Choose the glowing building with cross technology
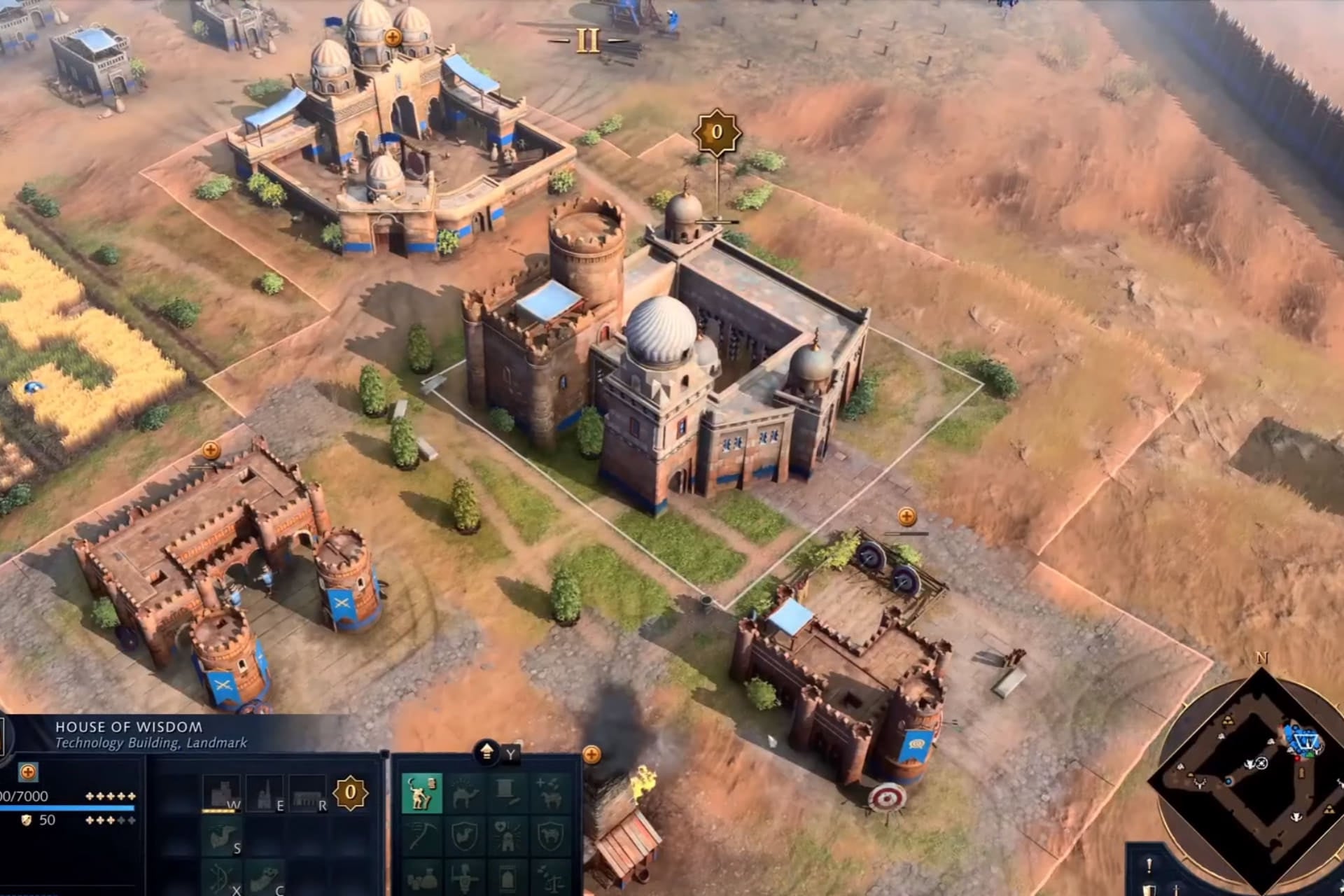Screen dimensions: 1344x896 coord(507,836)
